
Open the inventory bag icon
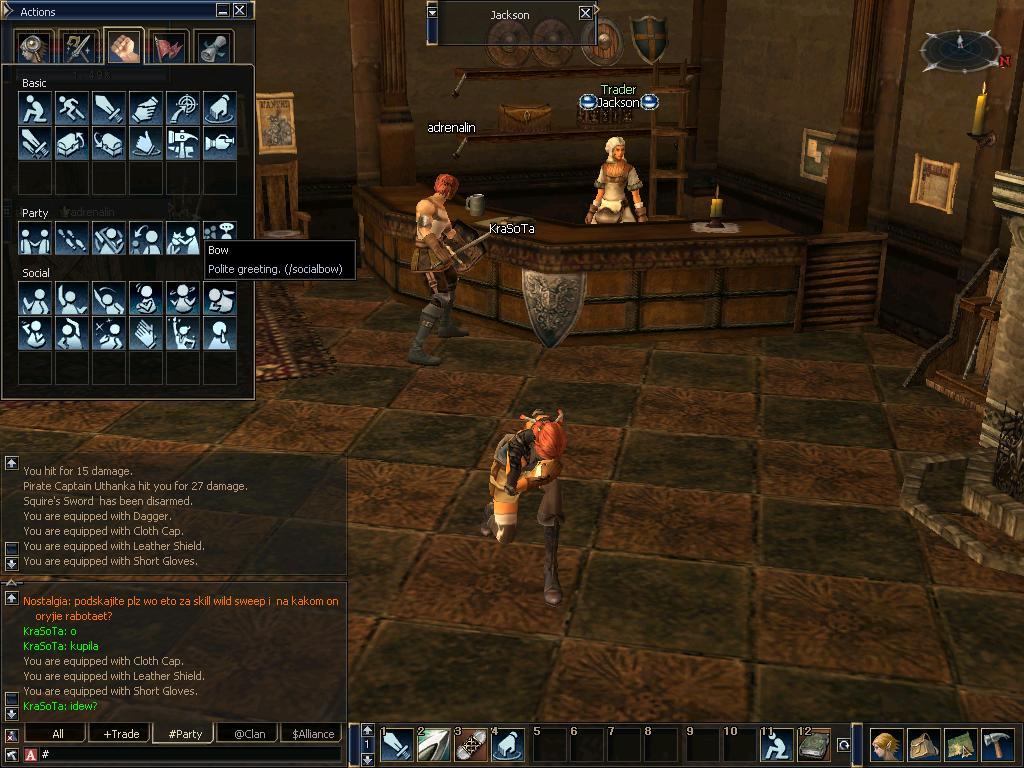click(x=923, y=745)
